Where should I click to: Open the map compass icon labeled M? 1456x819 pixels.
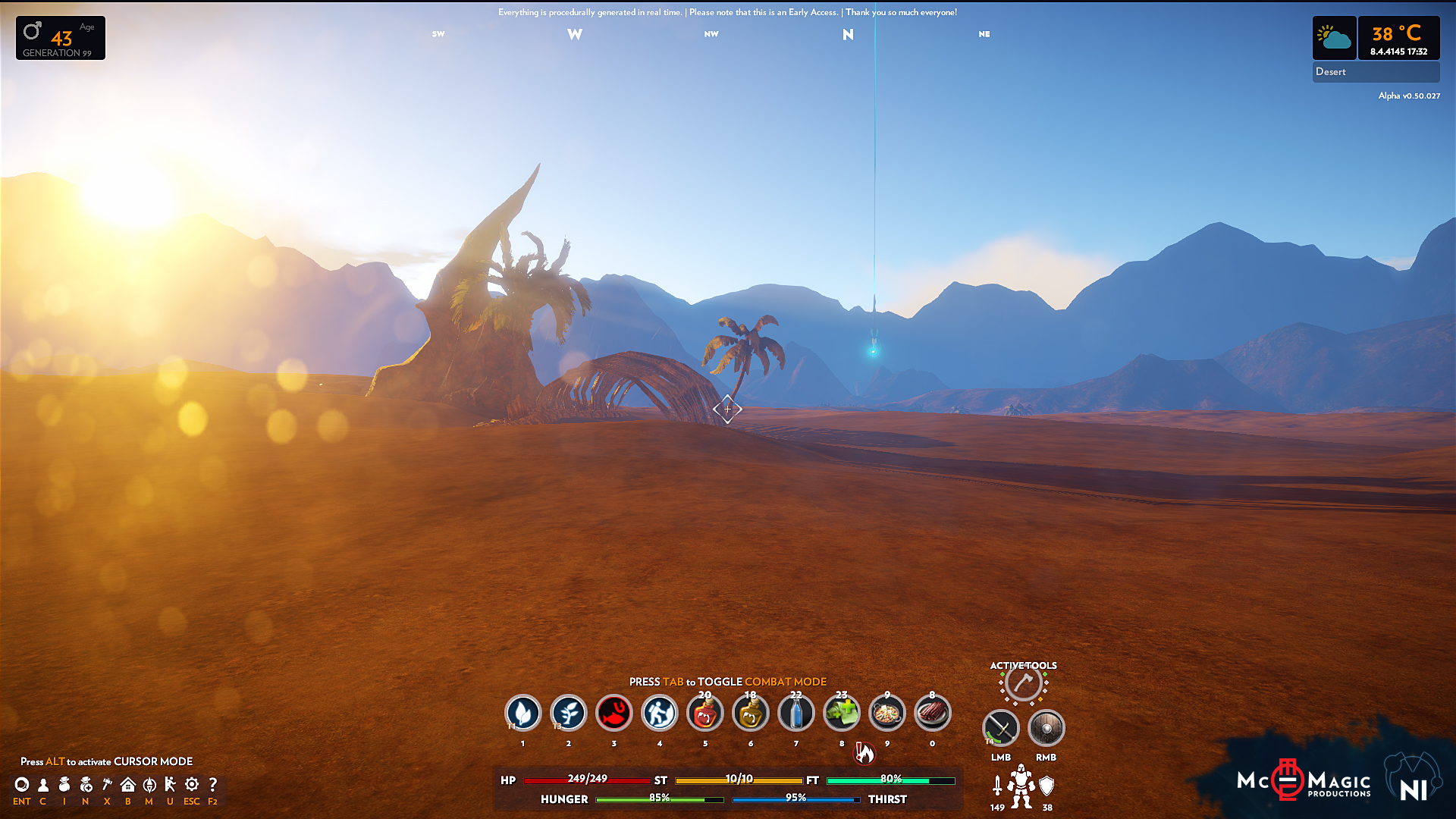149,785
